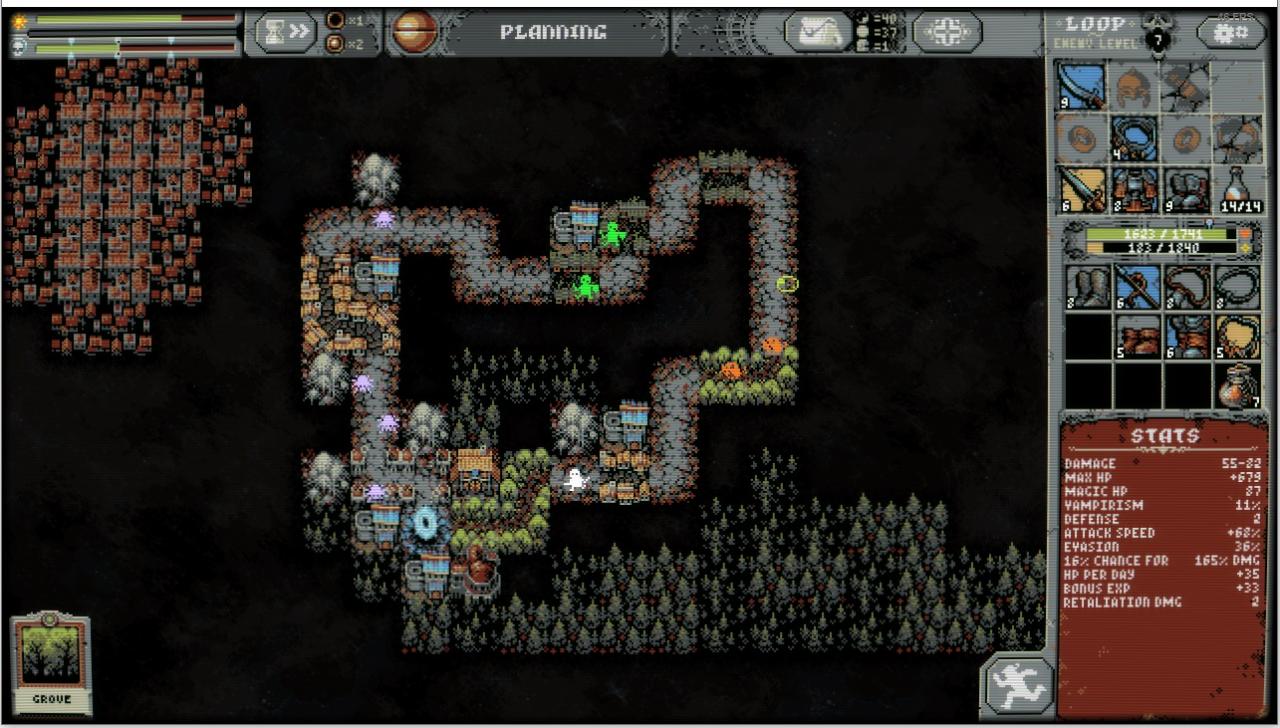This screenshot has height=728, width=1280.
Task: Click the orange pouch in inventory
Action: (x=1239, y=386)
